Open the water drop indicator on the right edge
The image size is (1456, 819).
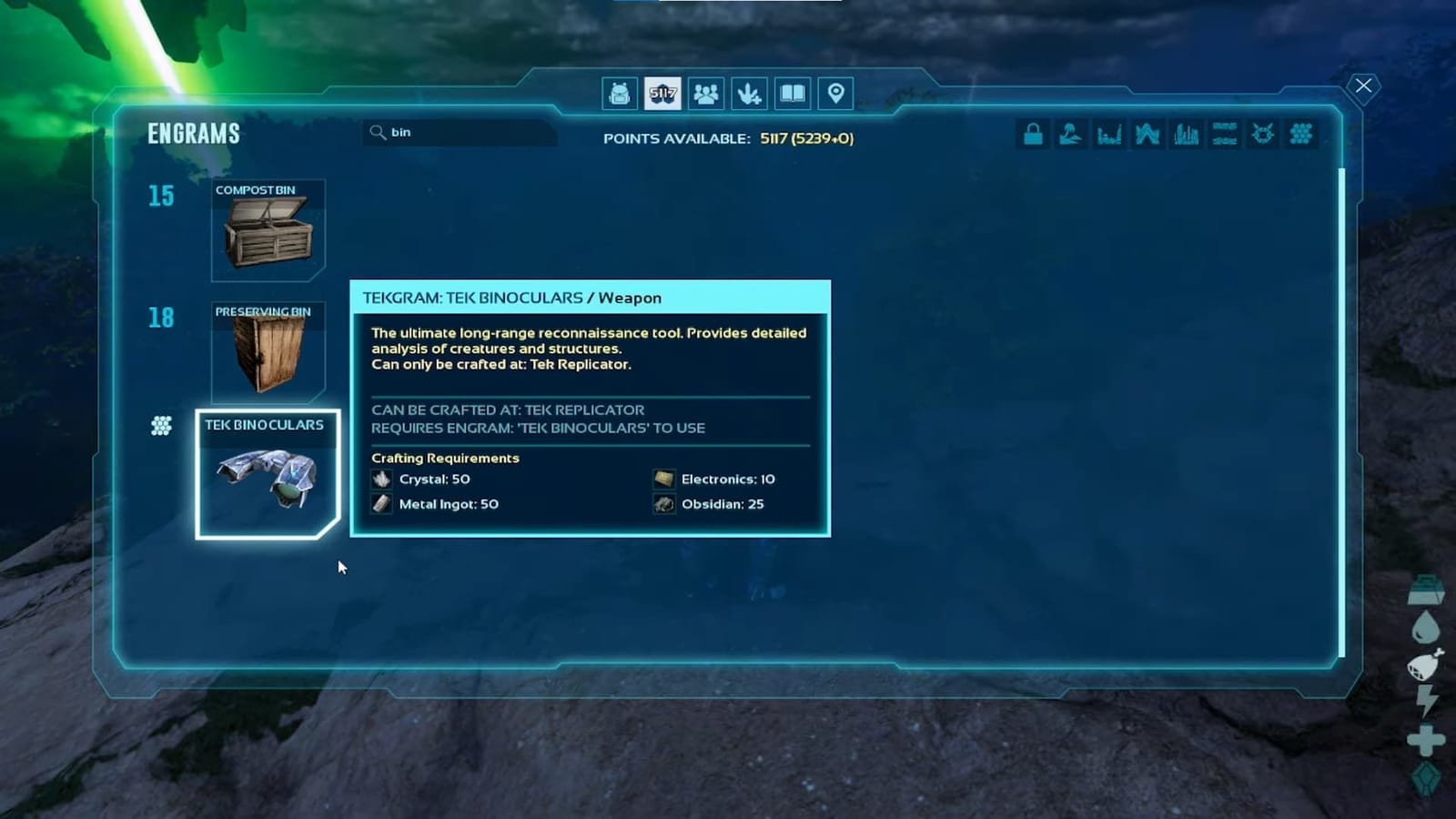(1425, 628)
